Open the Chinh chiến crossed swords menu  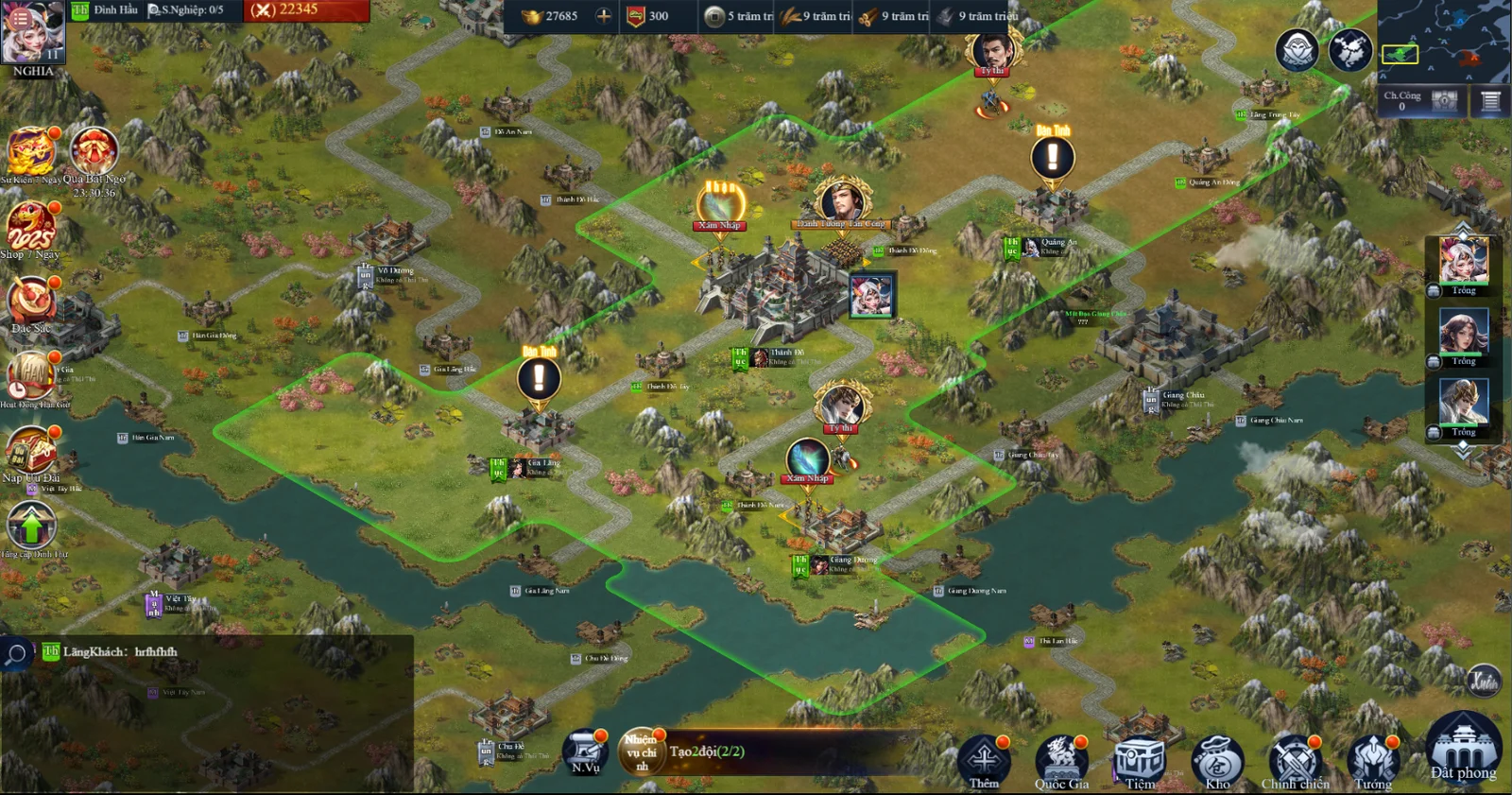(x=1295, y=760)
